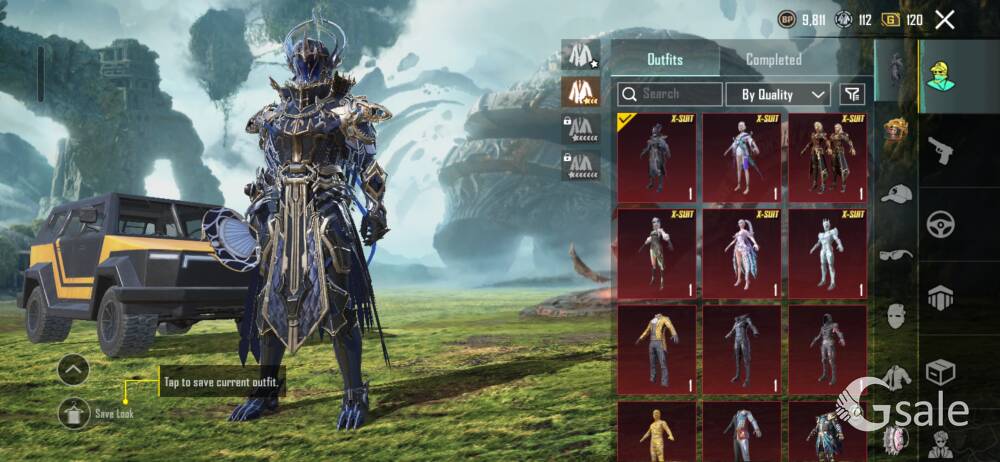Expand the up-arrow button above Save Look
The width and height of the screenshot is (1000, 462).
tap(73, 370)
